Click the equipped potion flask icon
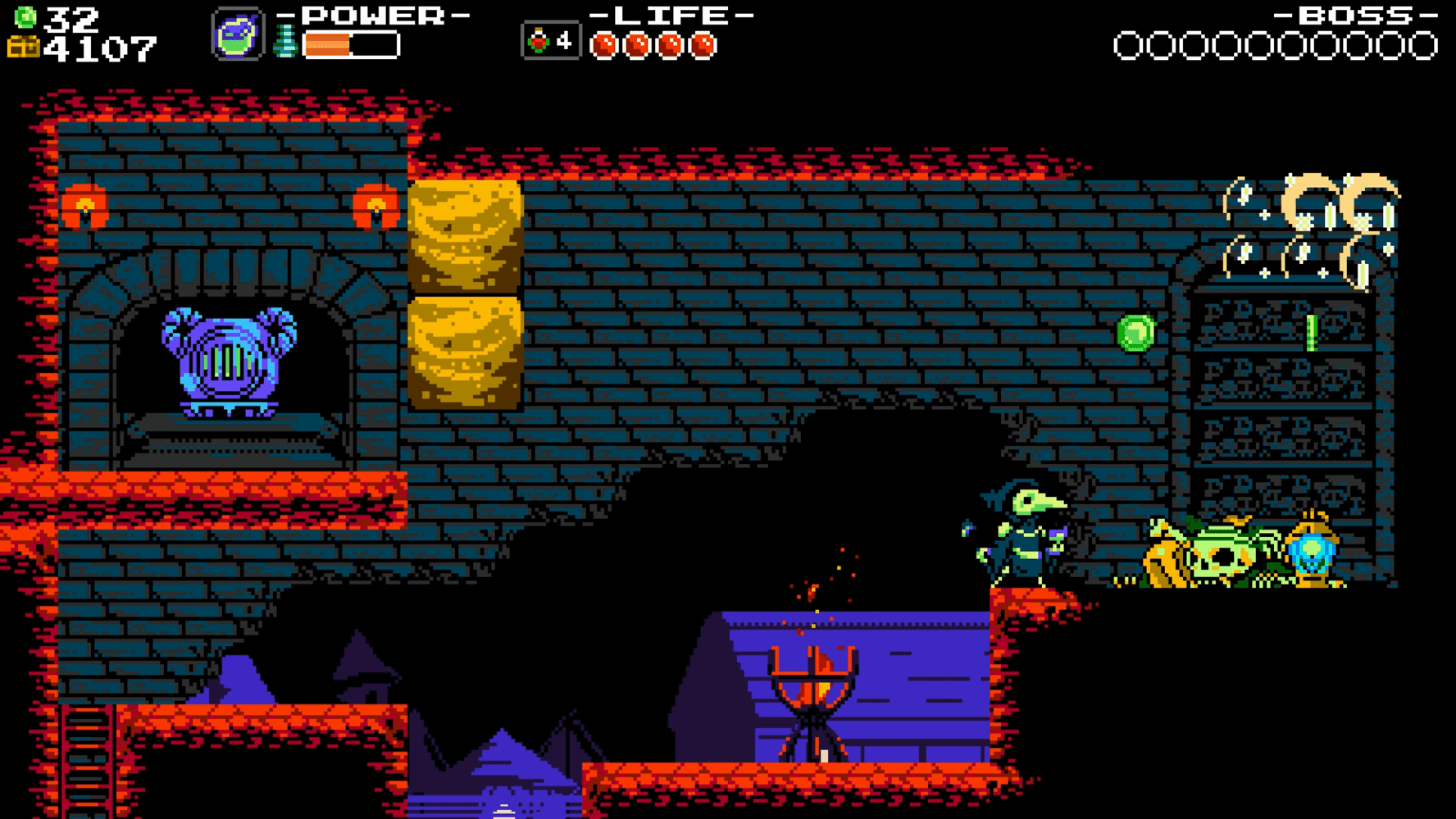Image resolution: width=1456 pixels, height=819 pixels. 238,35
